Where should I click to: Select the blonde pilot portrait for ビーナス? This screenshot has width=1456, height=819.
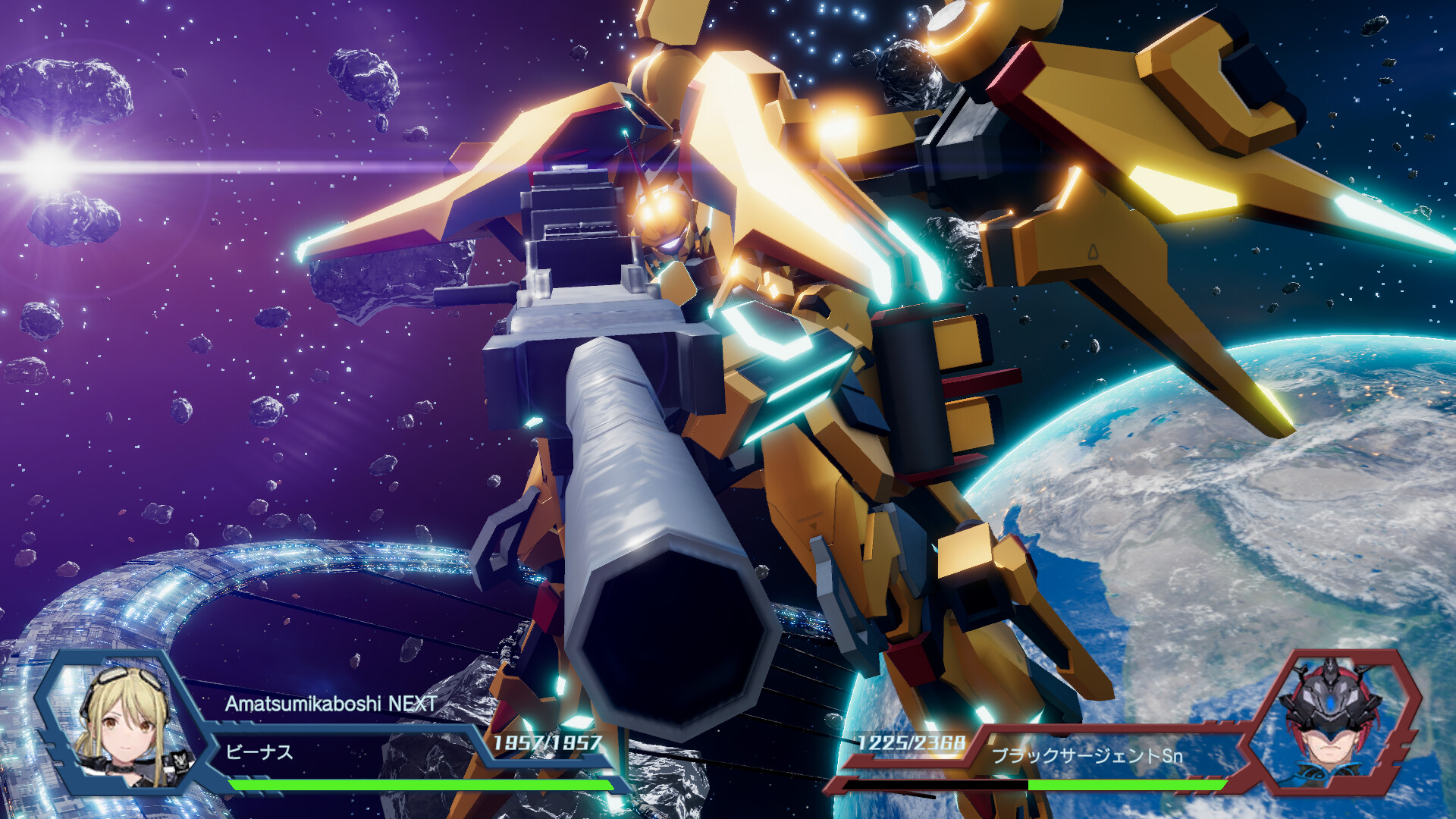coord(125,724)
